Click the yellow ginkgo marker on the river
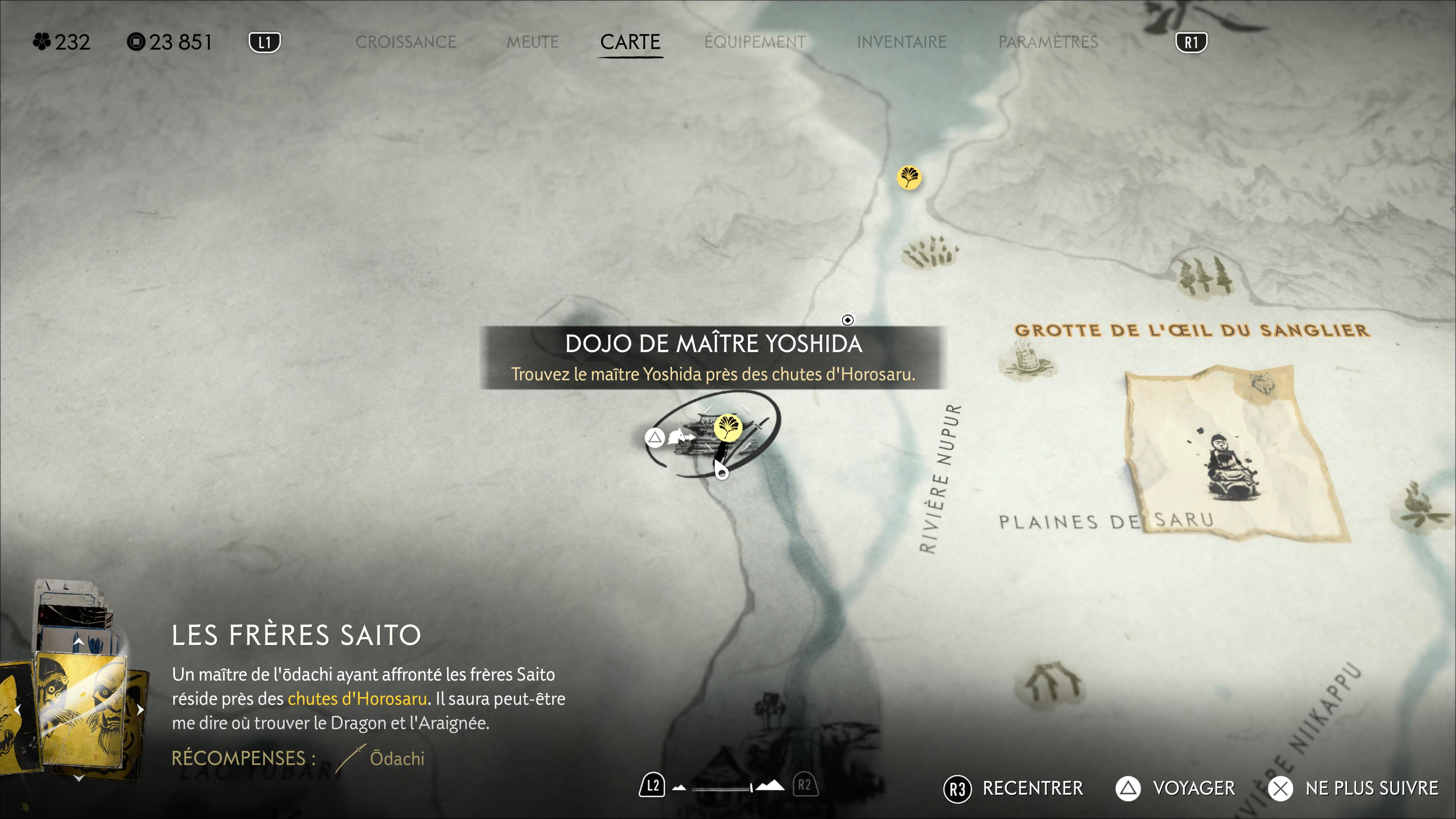Image resolution: width=1456 pixels, height=819 pixels. click(909, 177)
